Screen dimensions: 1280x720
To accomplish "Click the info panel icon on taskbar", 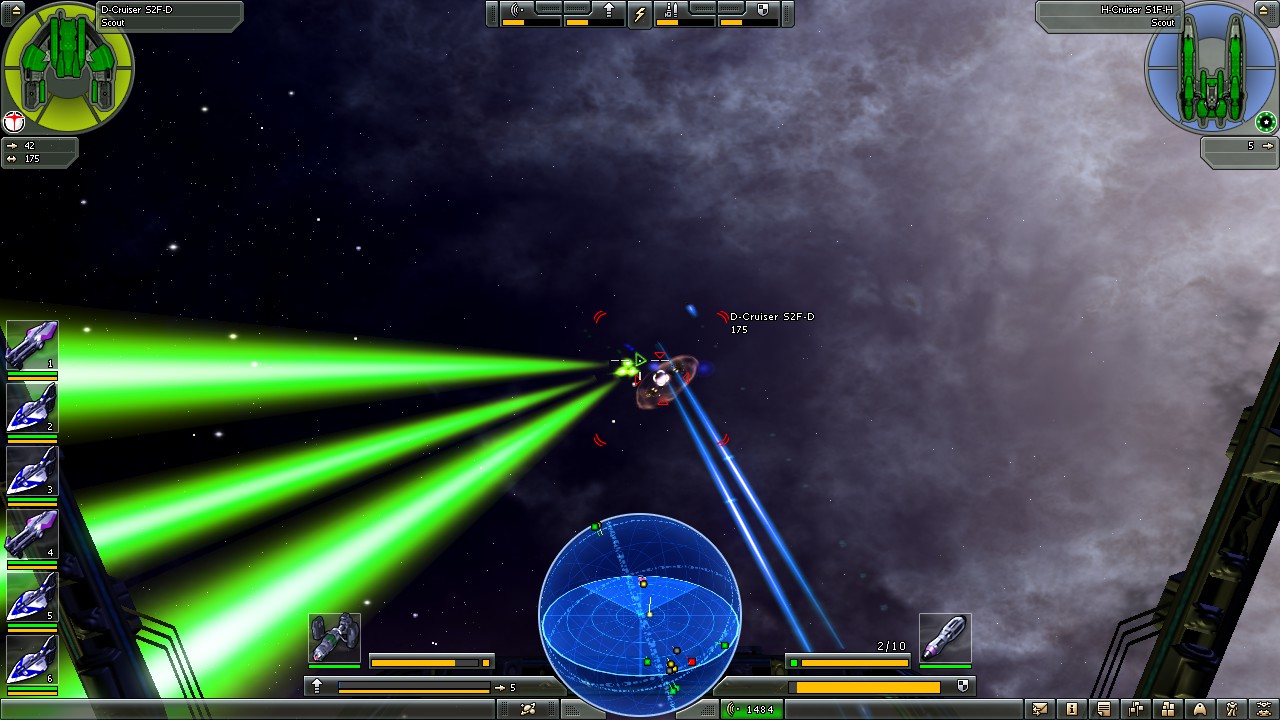I will (x=1072, y=708).
